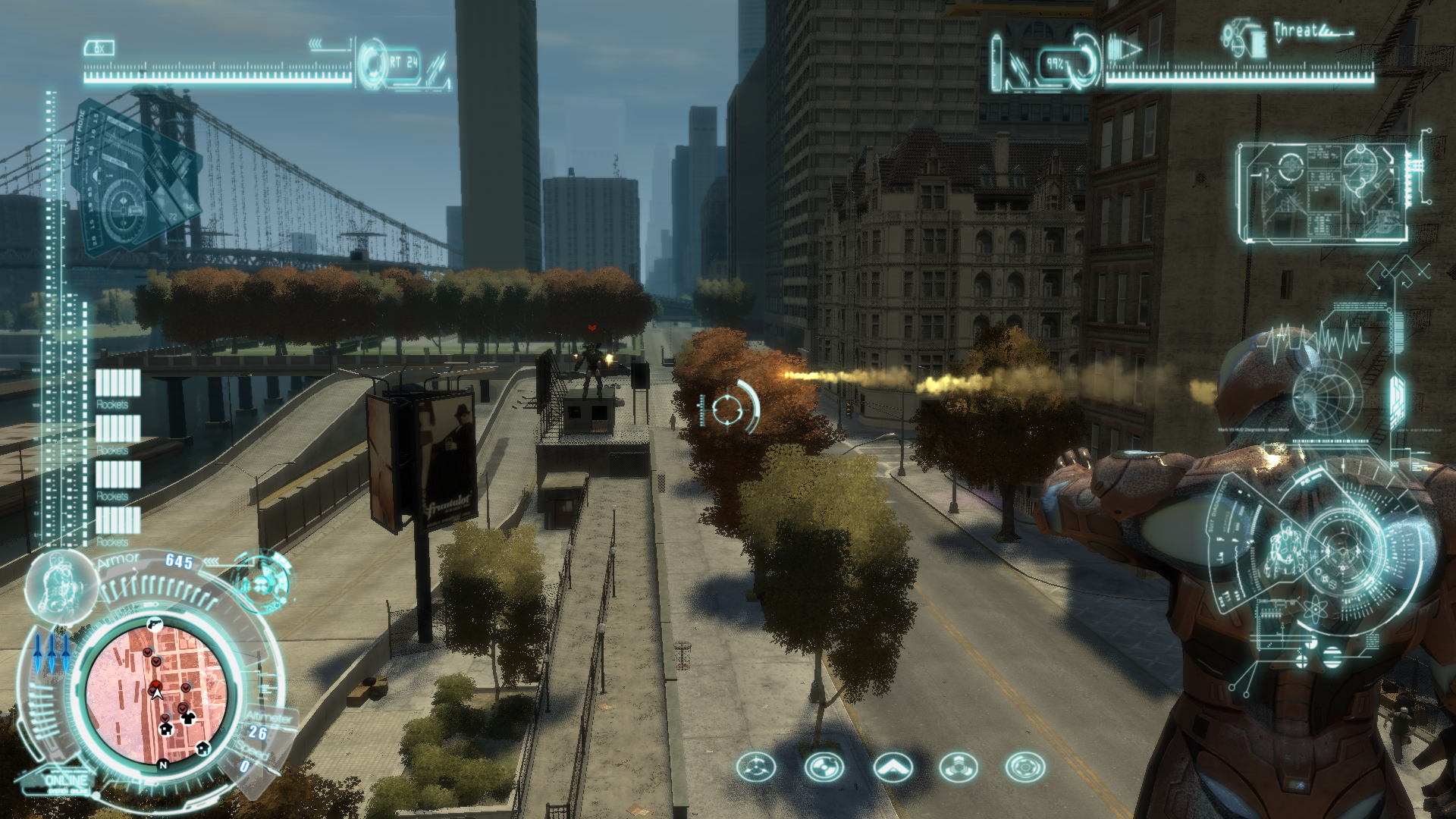Click the armored suit portrait icon
Viewport: 1456px width, 819px height.
tap(61, 585)
